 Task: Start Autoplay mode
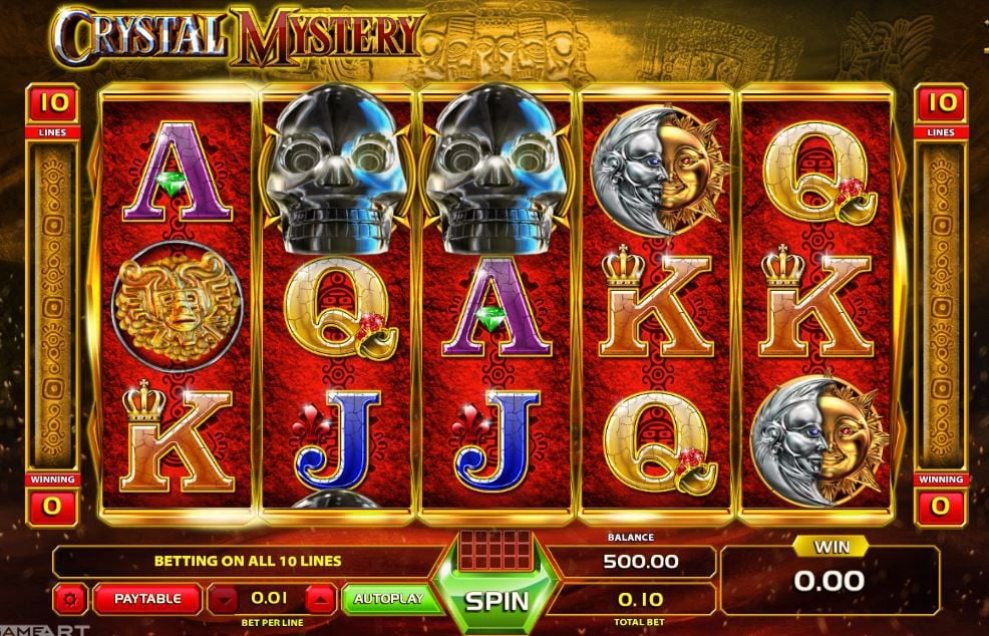392,599
